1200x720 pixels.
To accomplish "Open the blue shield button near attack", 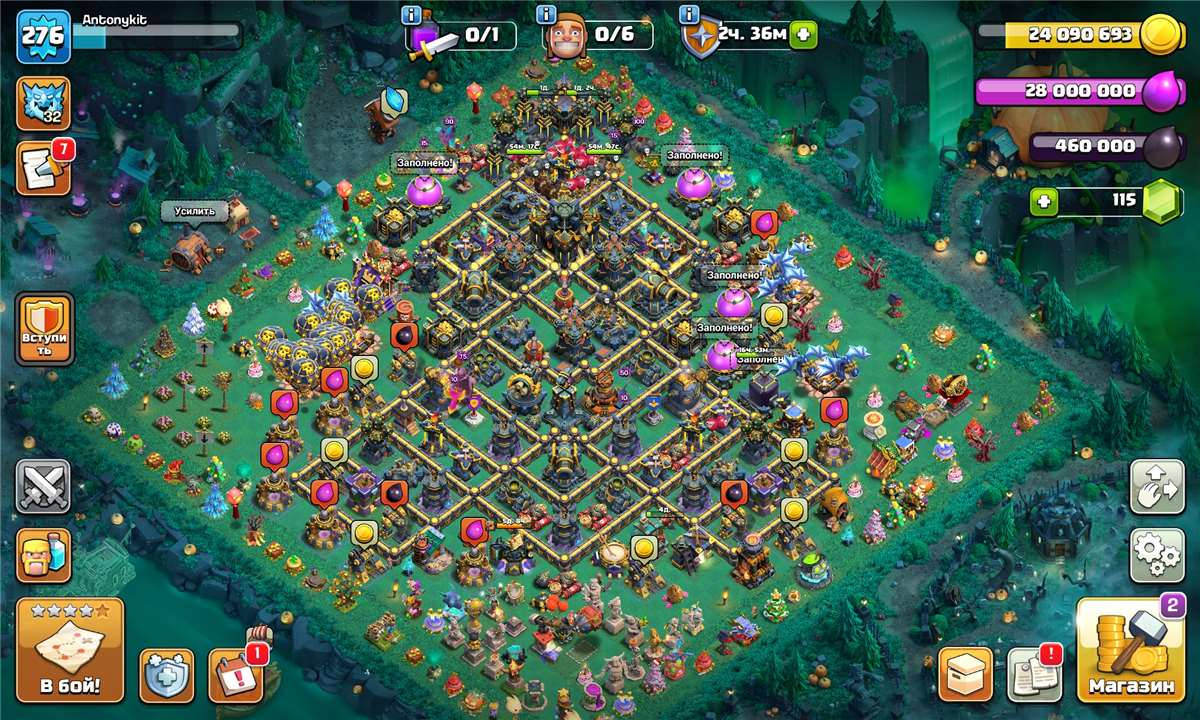I will point(166,675).
